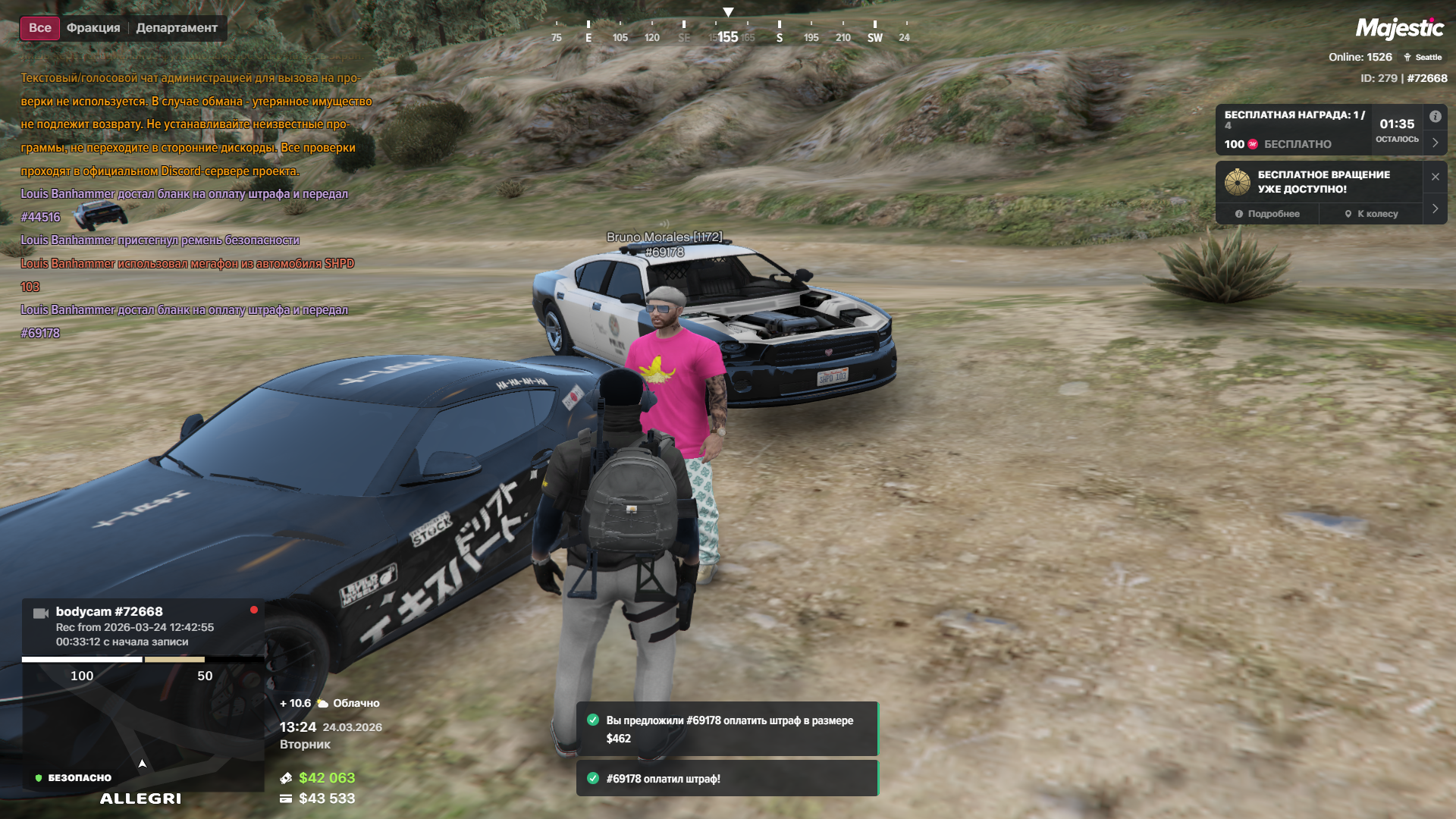Expand the free spin panel arrow
Image resolution: width=1456 pixels, height=819 pixels.
(1435, 209)
